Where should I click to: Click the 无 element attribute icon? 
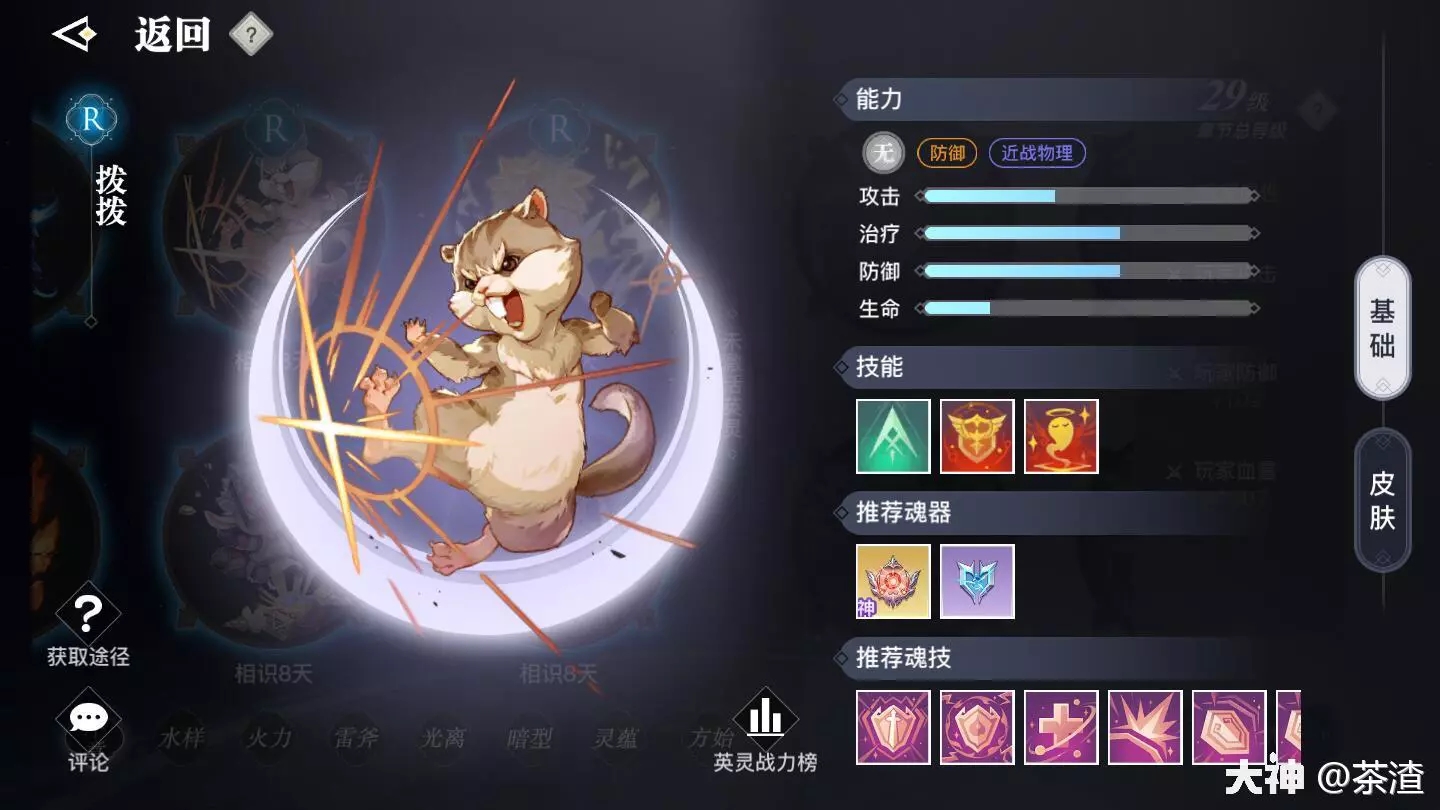coord(883,153)
